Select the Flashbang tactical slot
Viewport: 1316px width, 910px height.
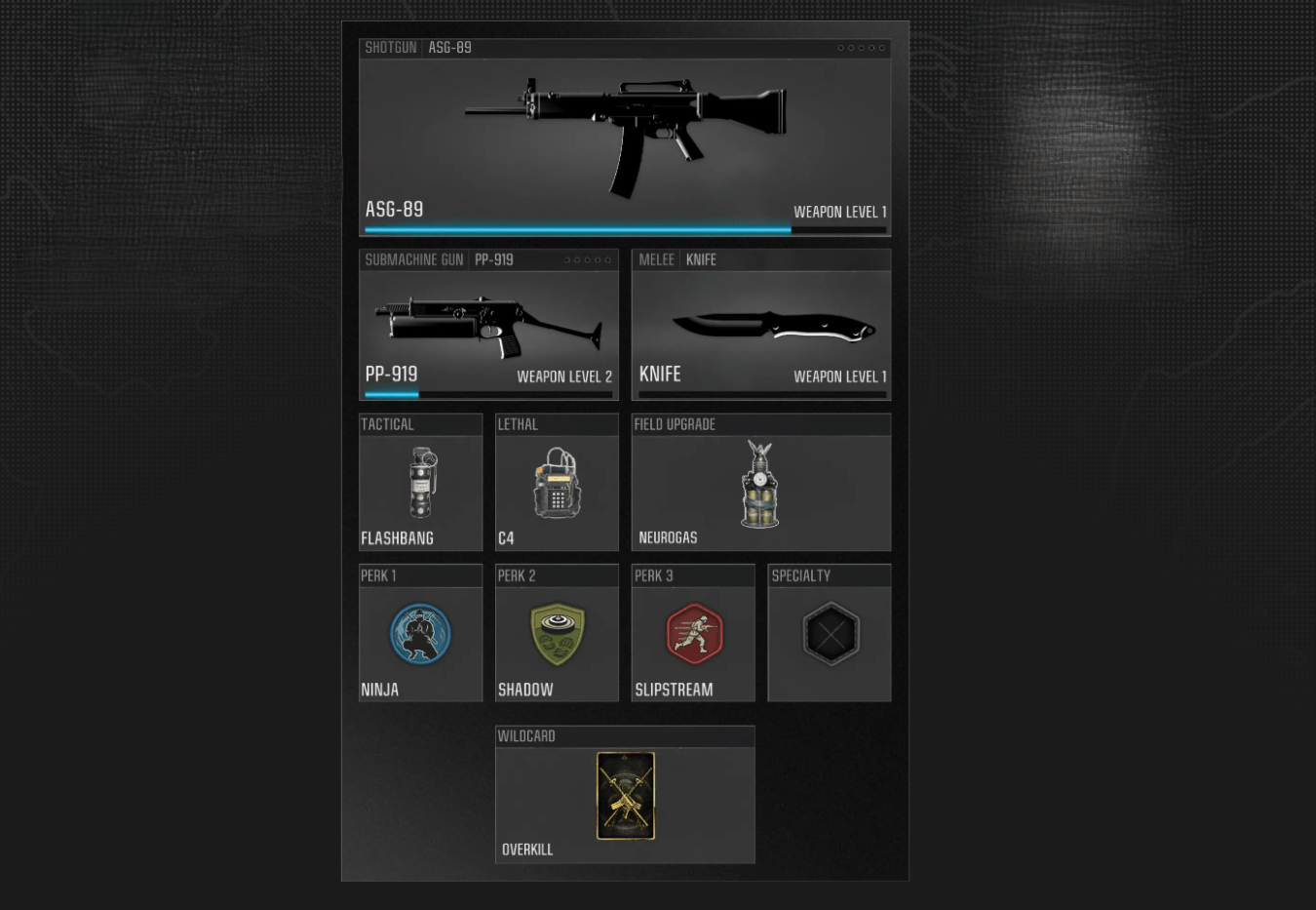[421, 483]
